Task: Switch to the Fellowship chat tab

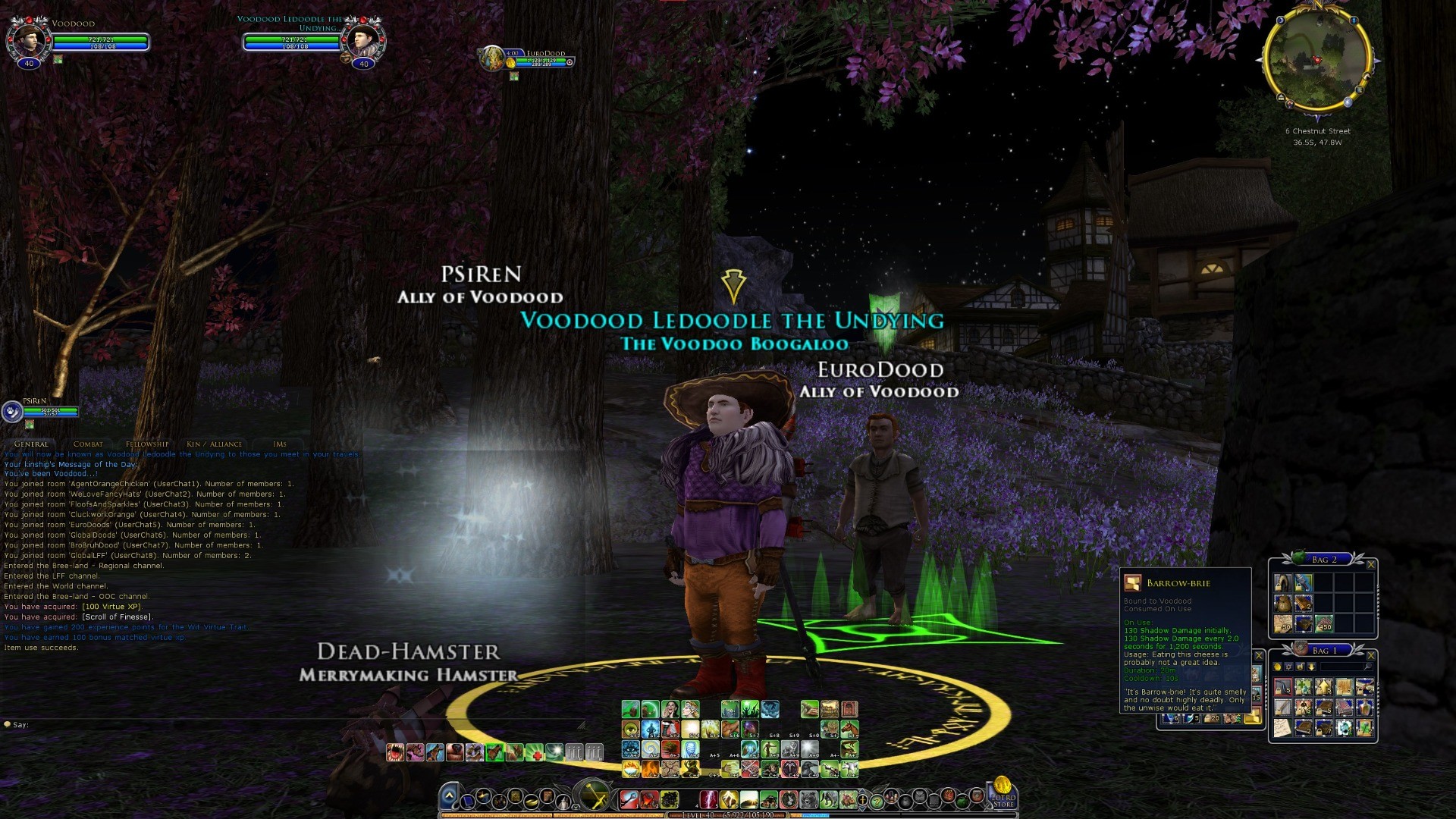Action: (x=147, y=444)
